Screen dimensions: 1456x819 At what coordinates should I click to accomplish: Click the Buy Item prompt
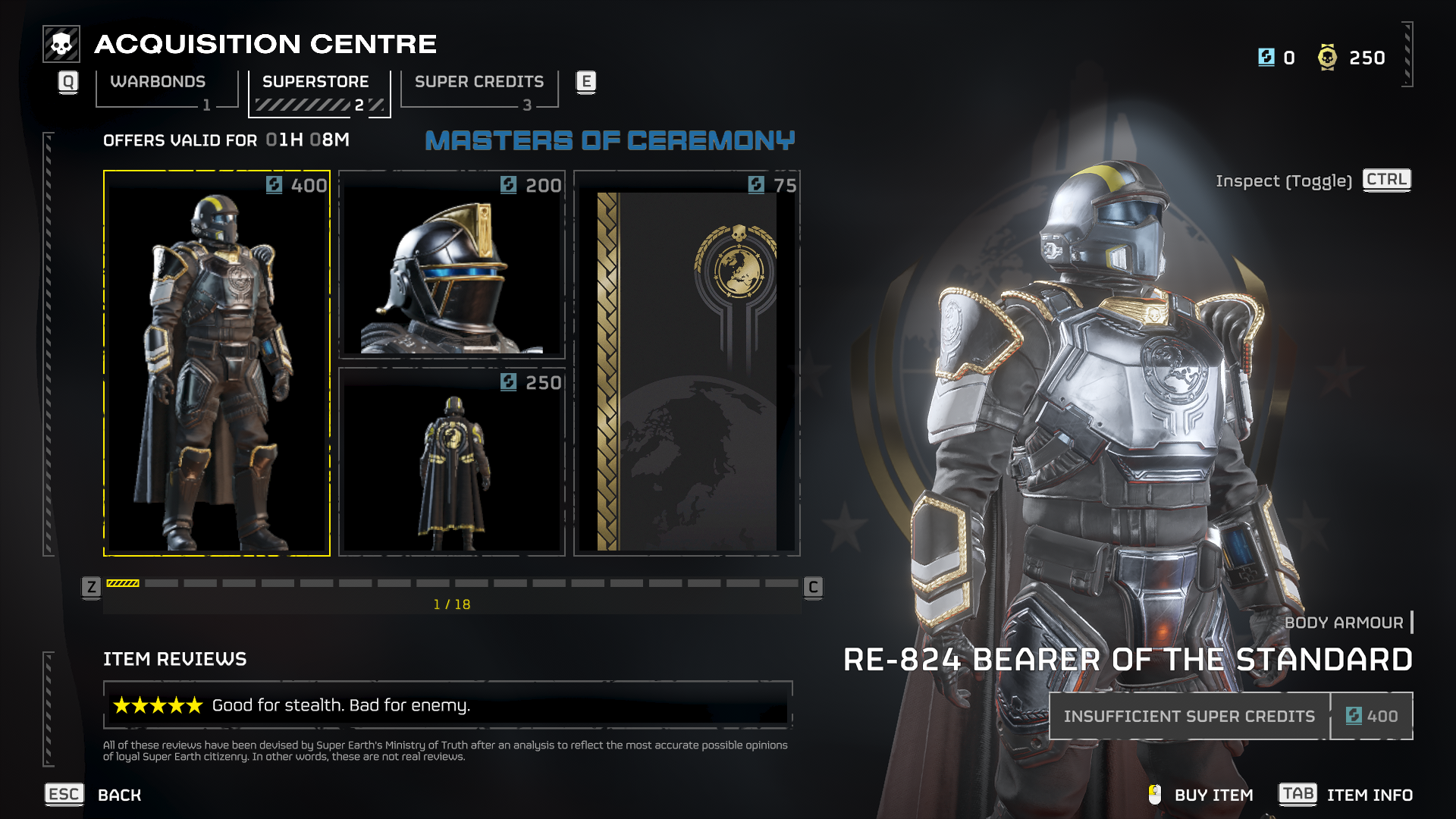click(x=1213, y=795)
